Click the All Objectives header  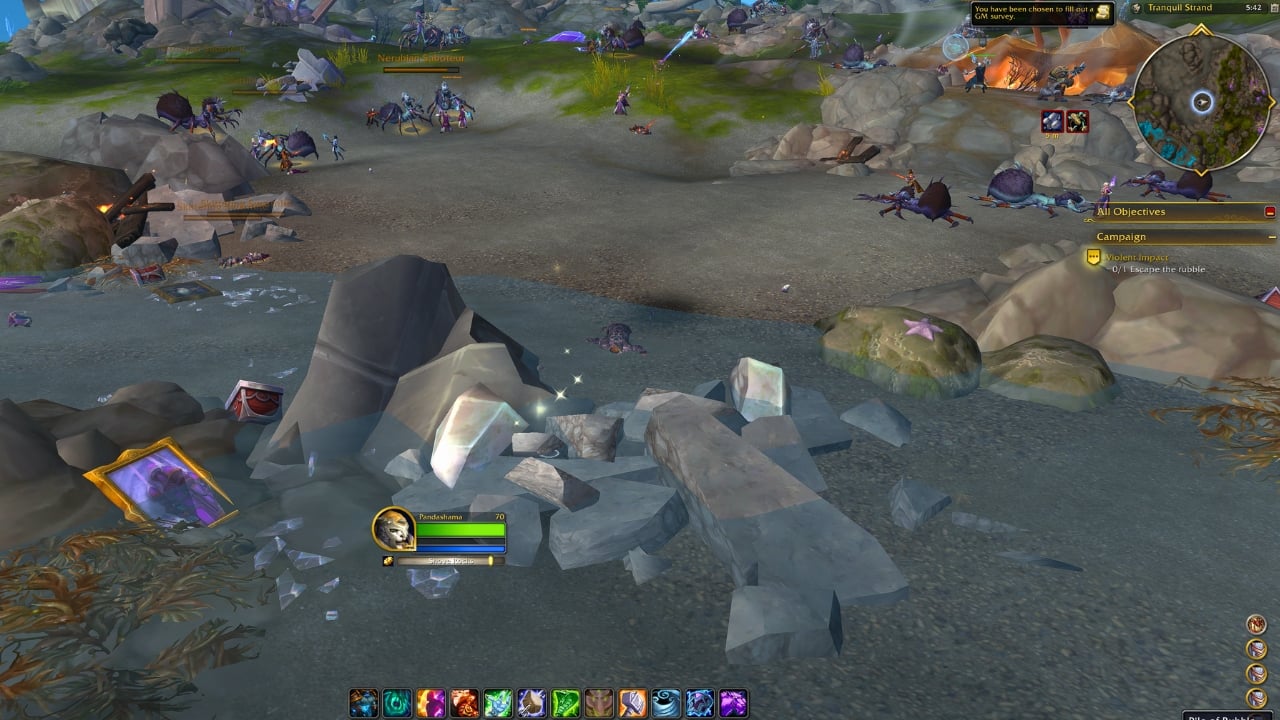coord(1130,211)
